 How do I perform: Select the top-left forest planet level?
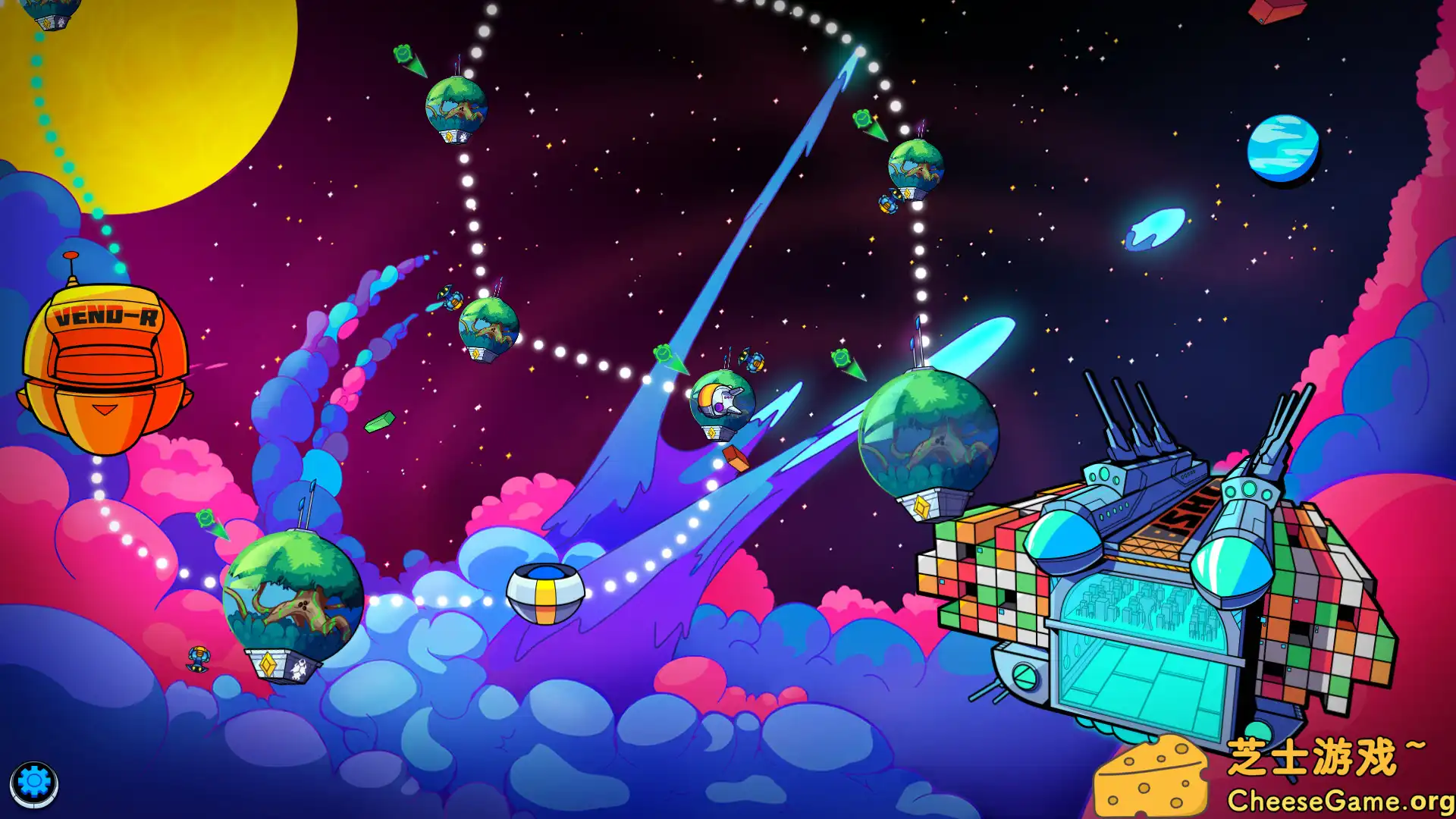(455, 106)
